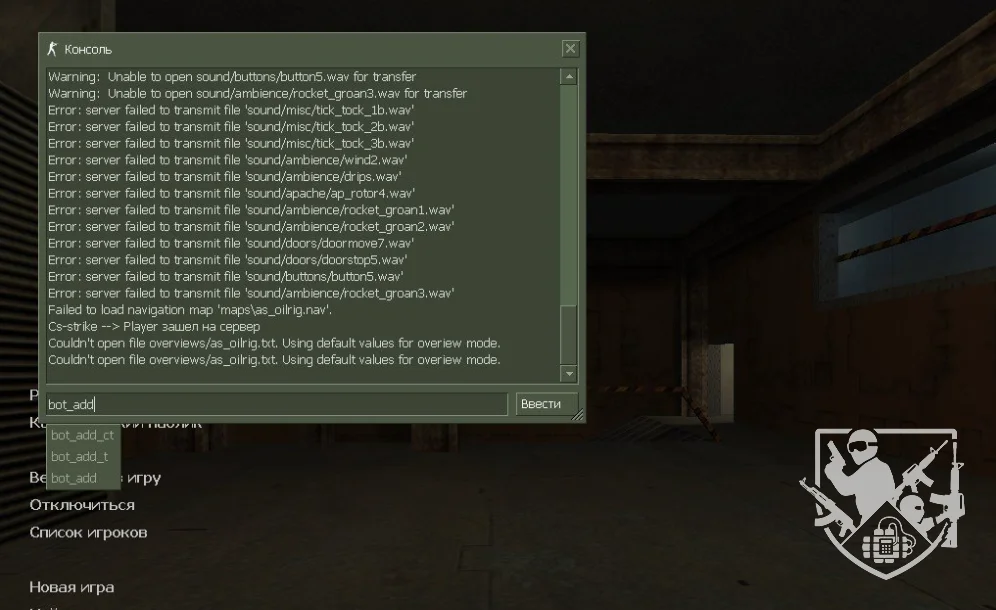Pick the plain bot_add suggestion

pyautogui.click(x=74, y=478)
